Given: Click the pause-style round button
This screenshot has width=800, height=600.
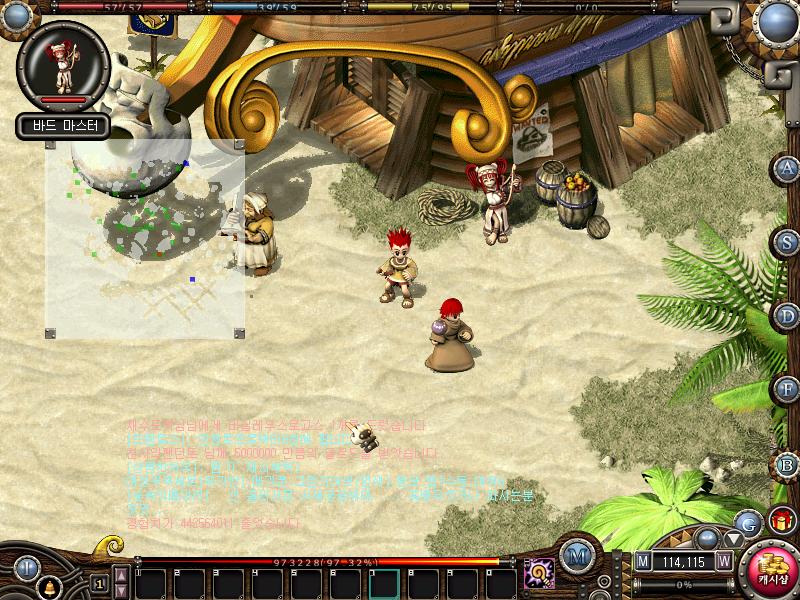Looking at the screenshot, I should pos(26,569).
